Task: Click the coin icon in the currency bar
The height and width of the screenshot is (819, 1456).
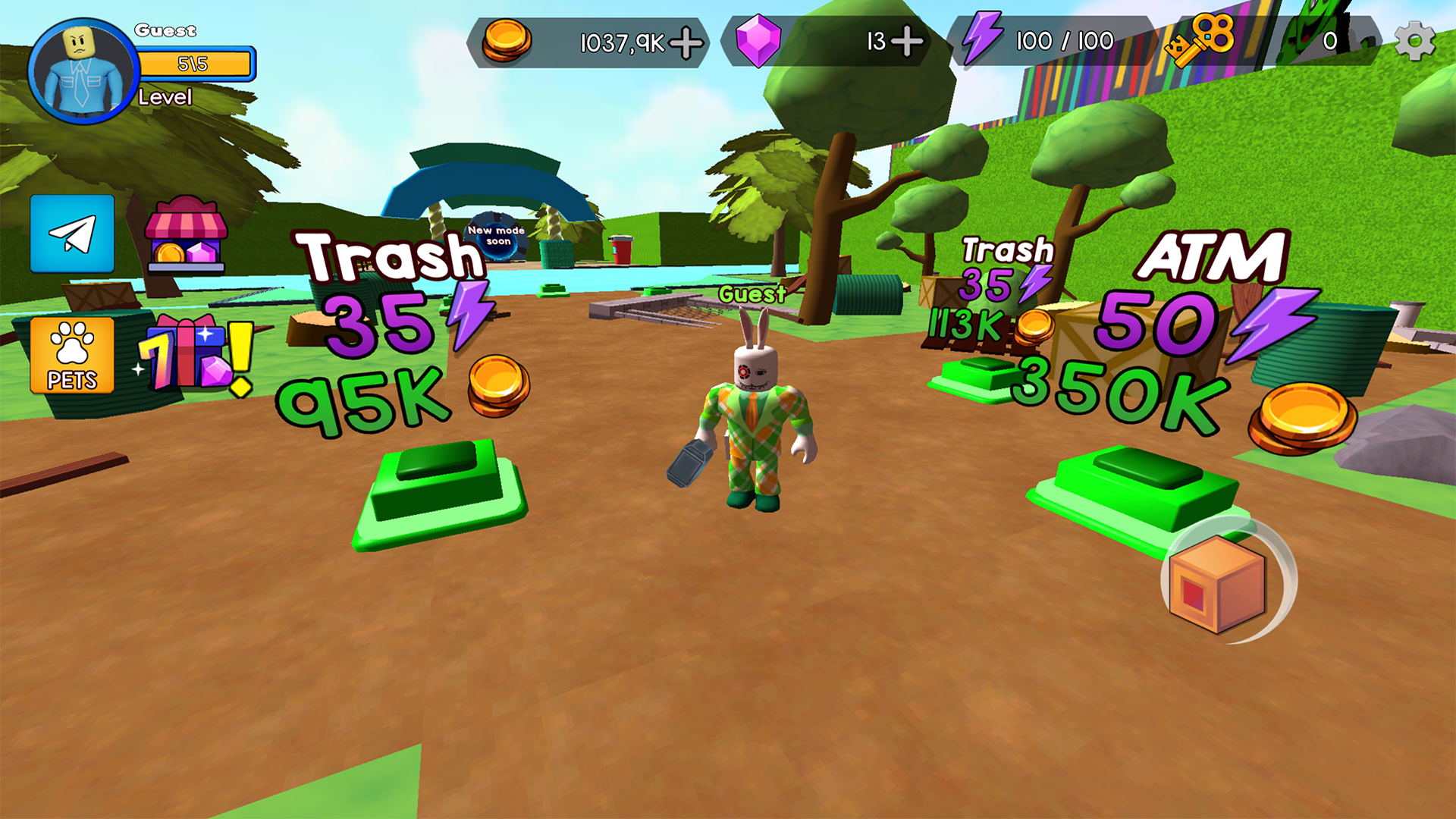Action: tap(510, 42)
